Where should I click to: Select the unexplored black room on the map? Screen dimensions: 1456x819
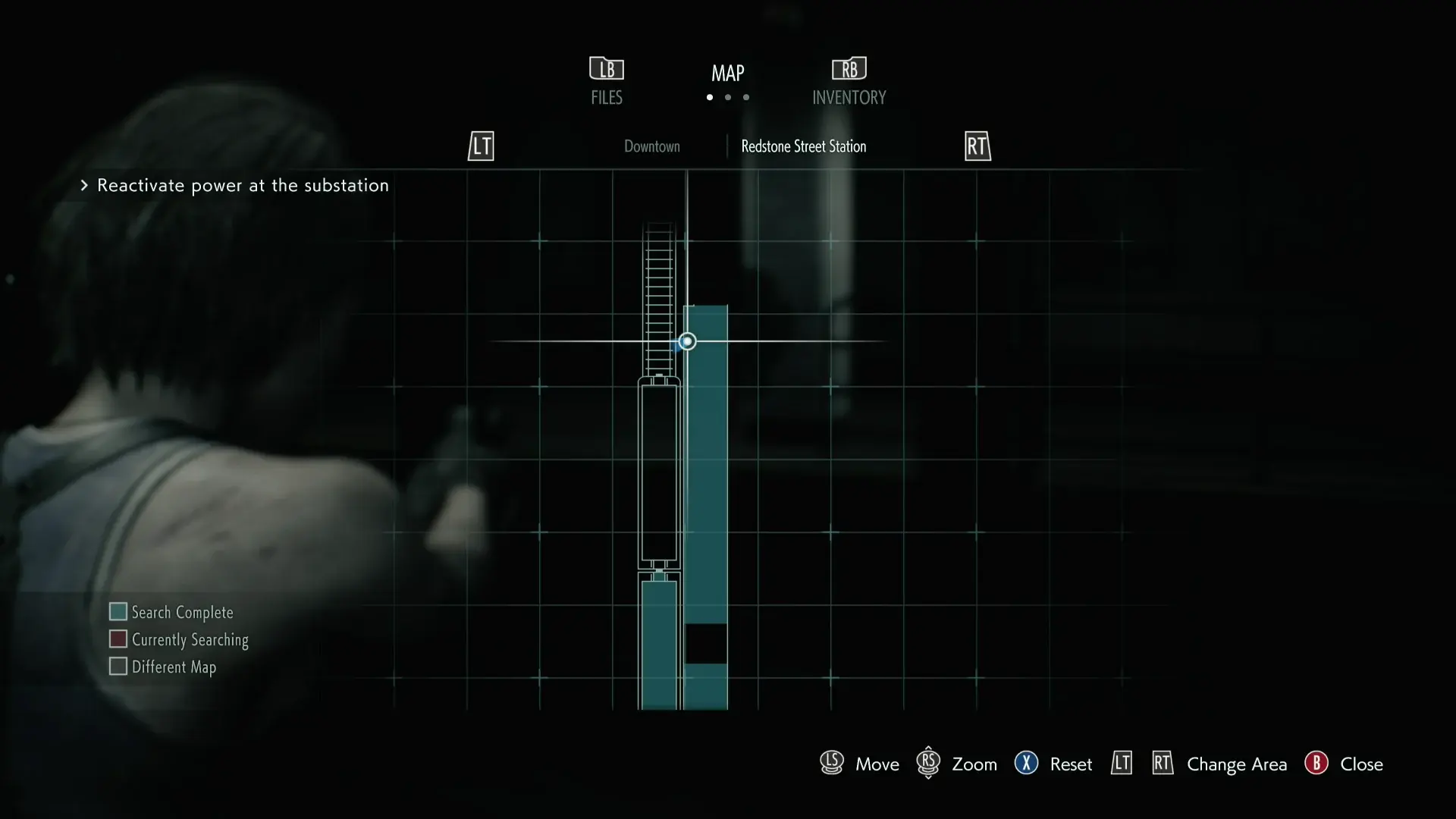click(x=706, y=644)
